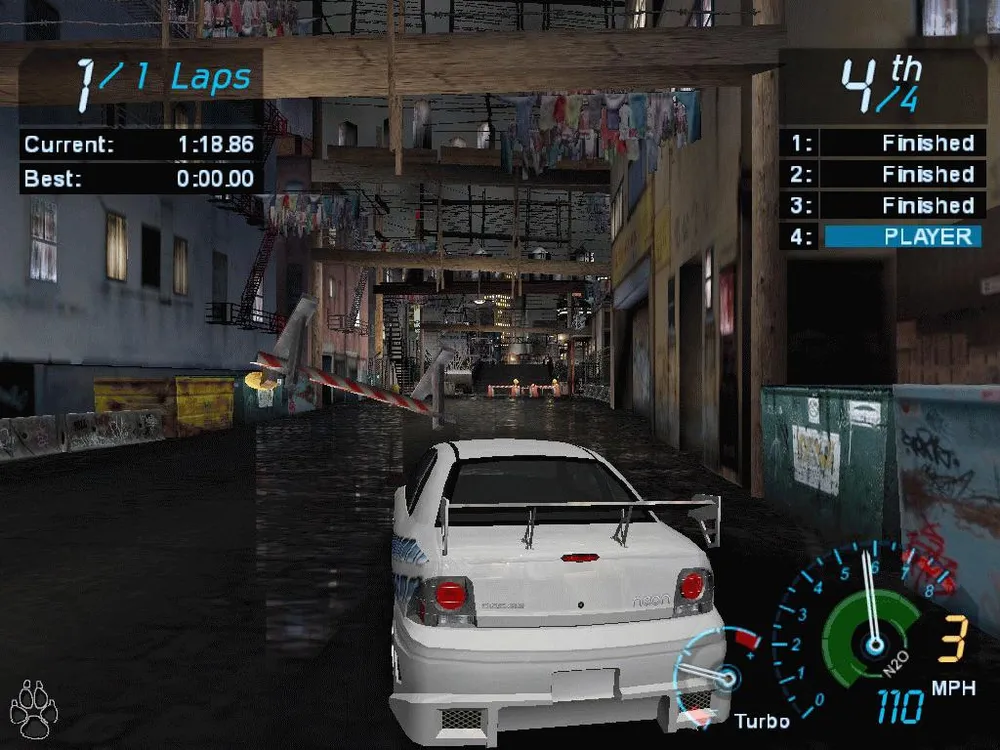The width and height of the screenshot is (1000, 750).
Task: Click the paw print overlay icon
Action: 34,708
